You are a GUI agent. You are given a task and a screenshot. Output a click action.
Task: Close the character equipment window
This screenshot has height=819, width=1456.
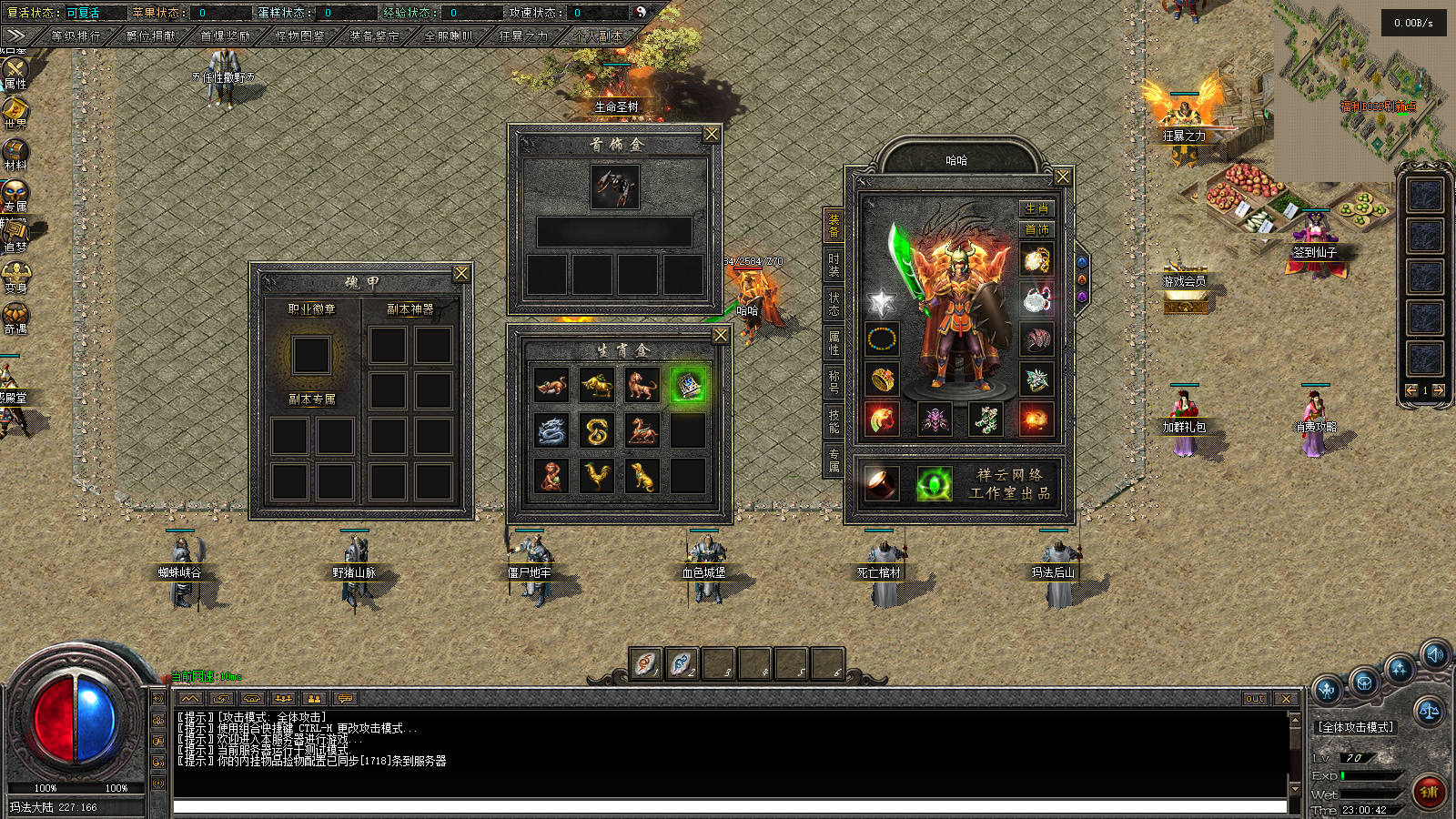tap(1062, 177)
